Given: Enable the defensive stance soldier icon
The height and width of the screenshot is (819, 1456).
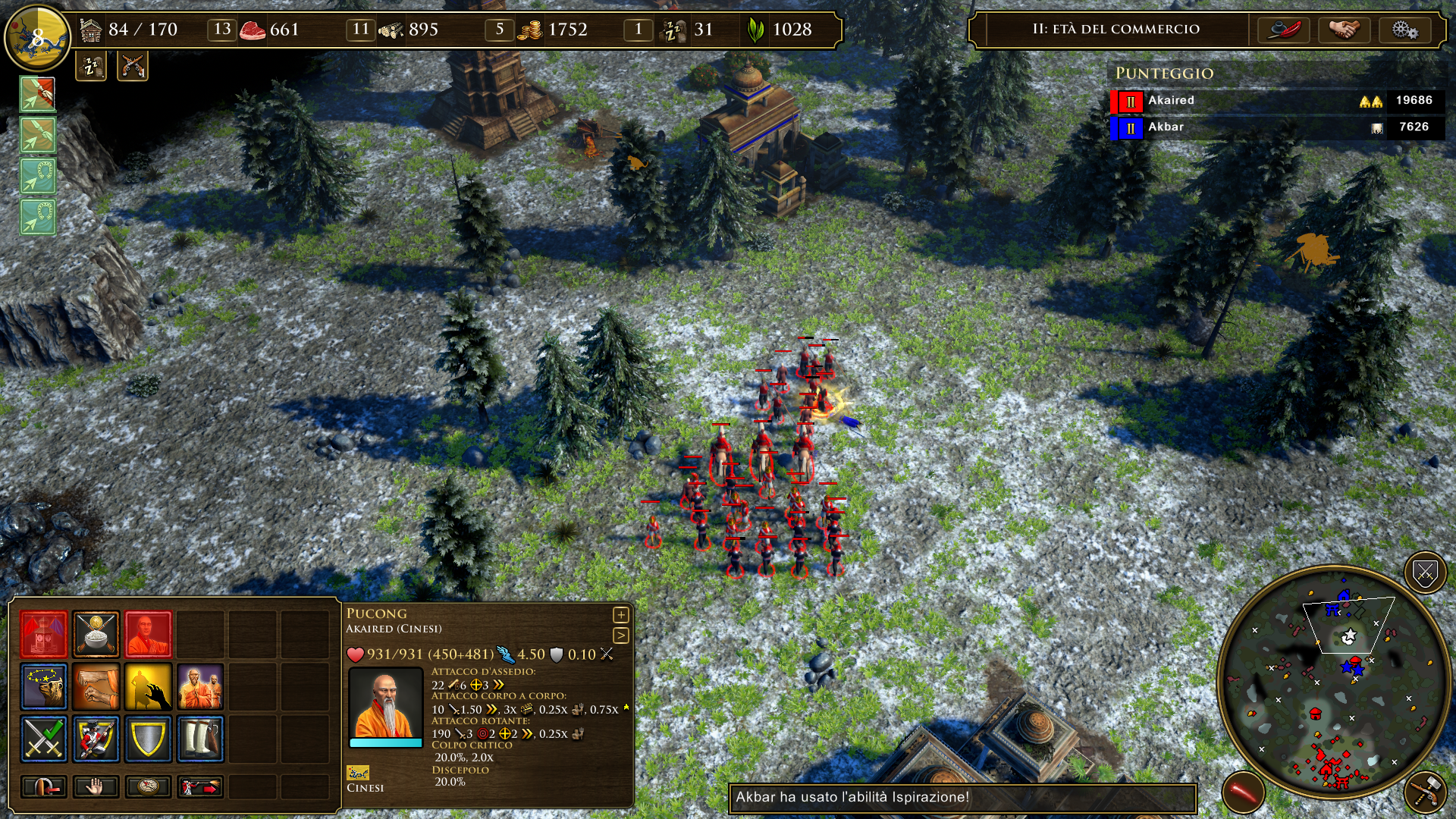Looking at the screenshot, I should click(x=95, y=739).
